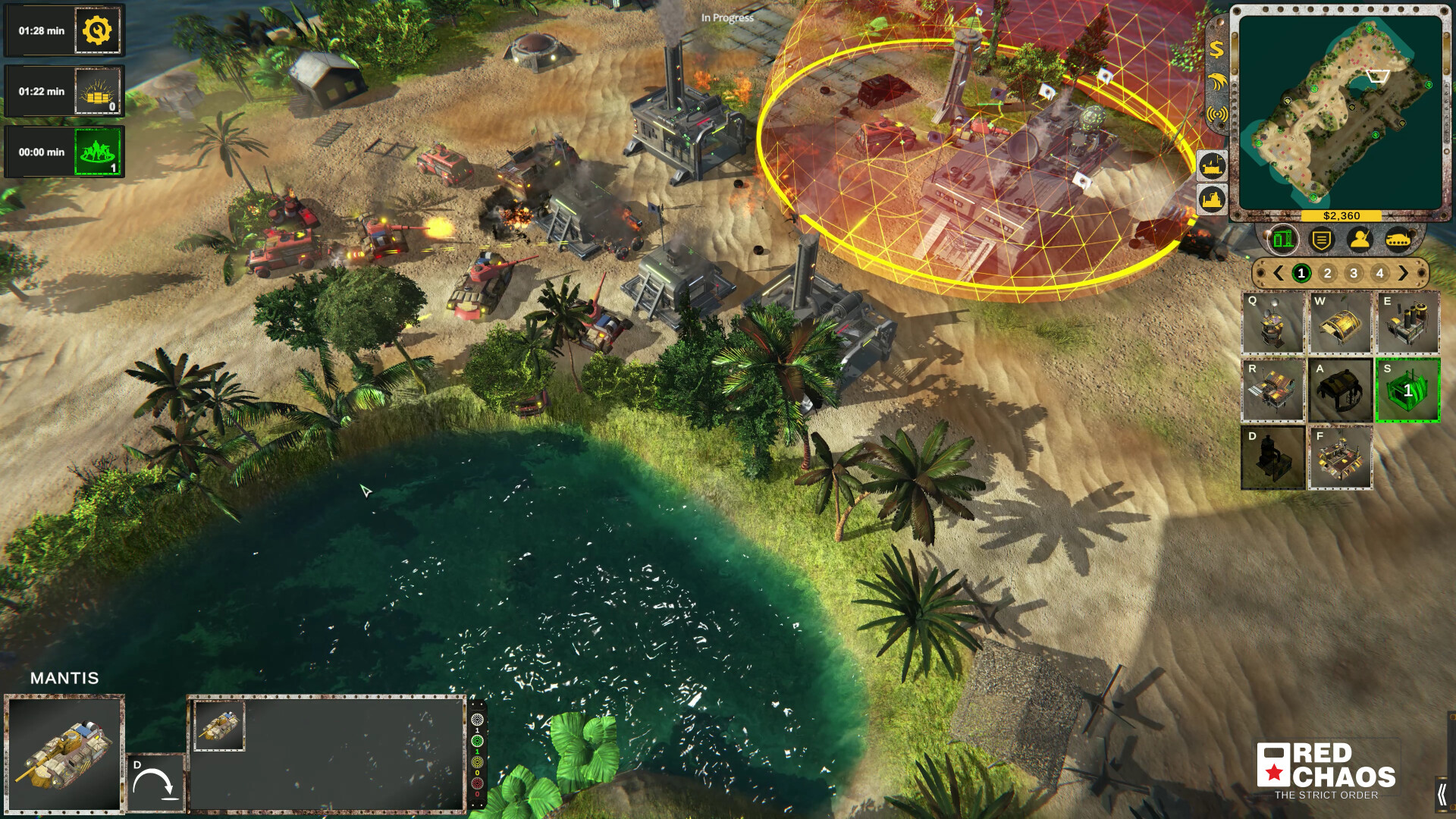The width and height of the screenshot is (1456, 819).
Task: Switch to build page 3
Action: (x=1353, y=271)
